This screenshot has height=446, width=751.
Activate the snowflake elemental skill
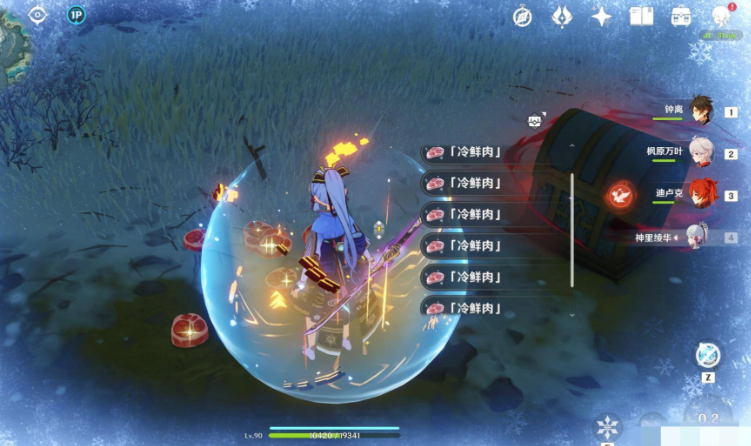point(607,427)
